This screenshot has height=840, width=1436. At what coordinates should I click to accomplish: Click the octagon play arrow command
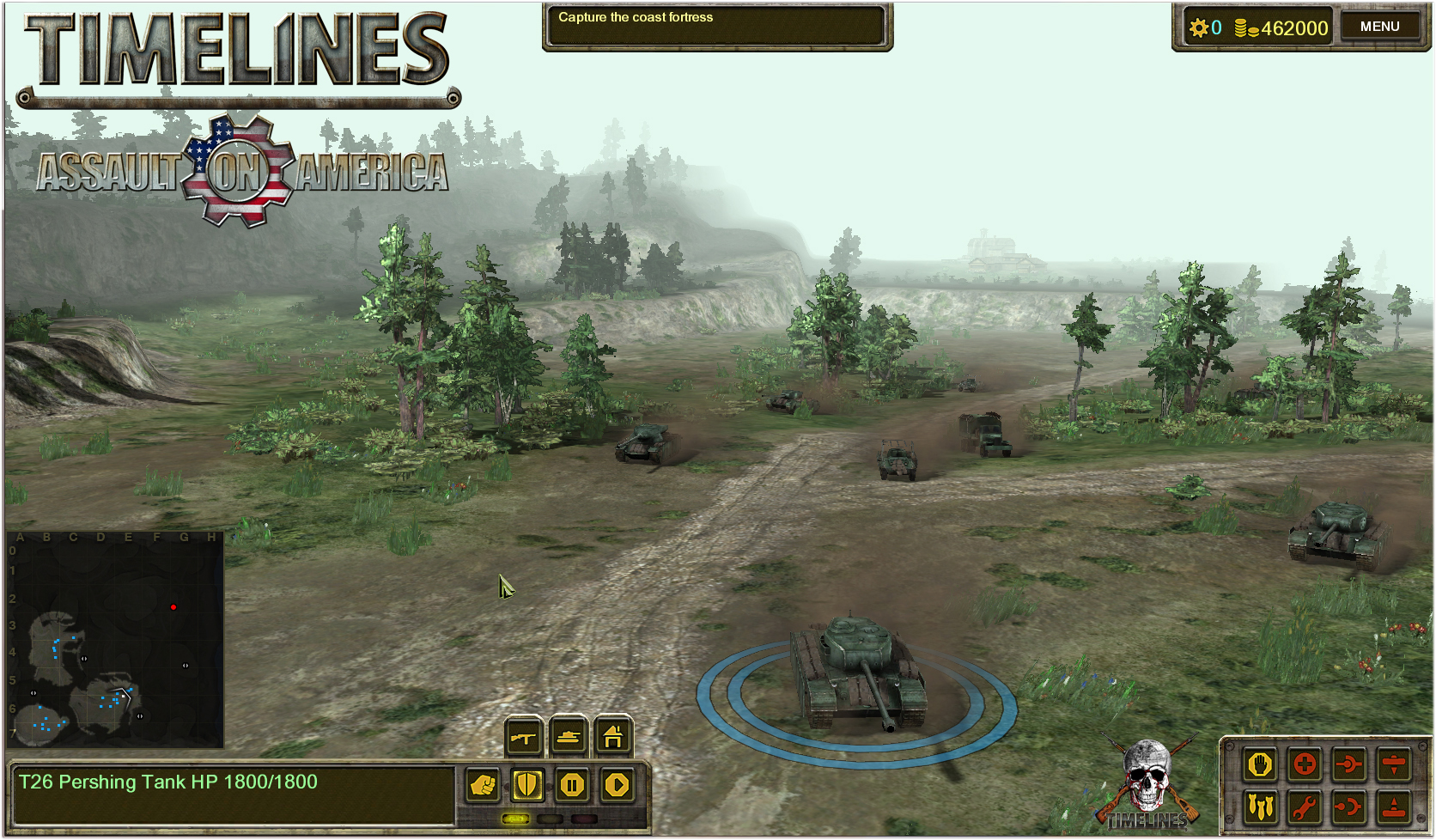617,785
